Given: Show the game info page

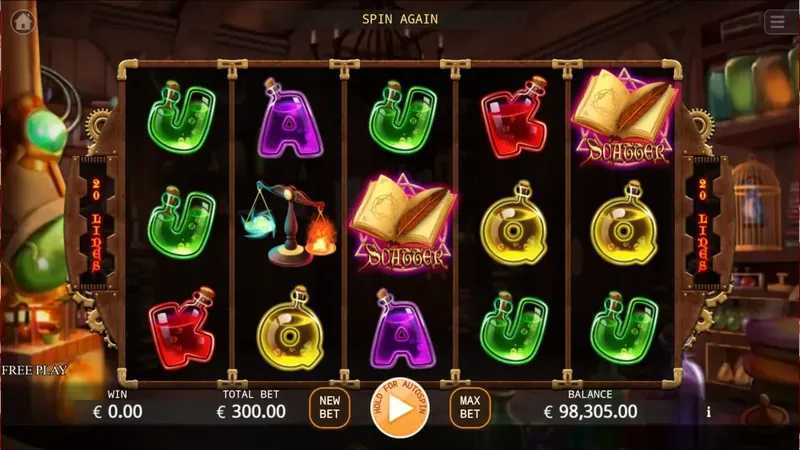Looking at the screenshot, I should coord(709,411).
